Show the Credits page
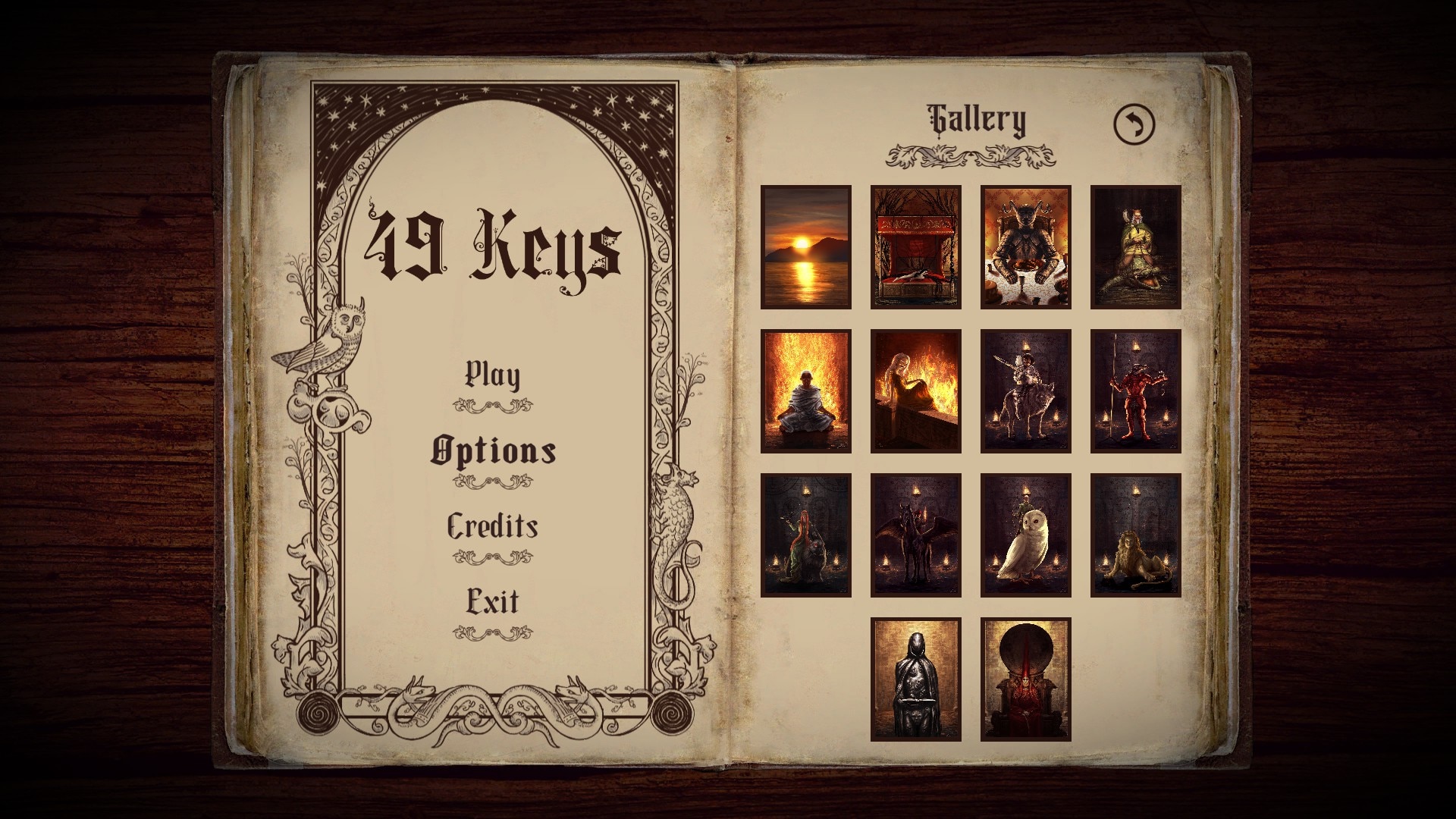1456x819 pixels. pos(492,526)
